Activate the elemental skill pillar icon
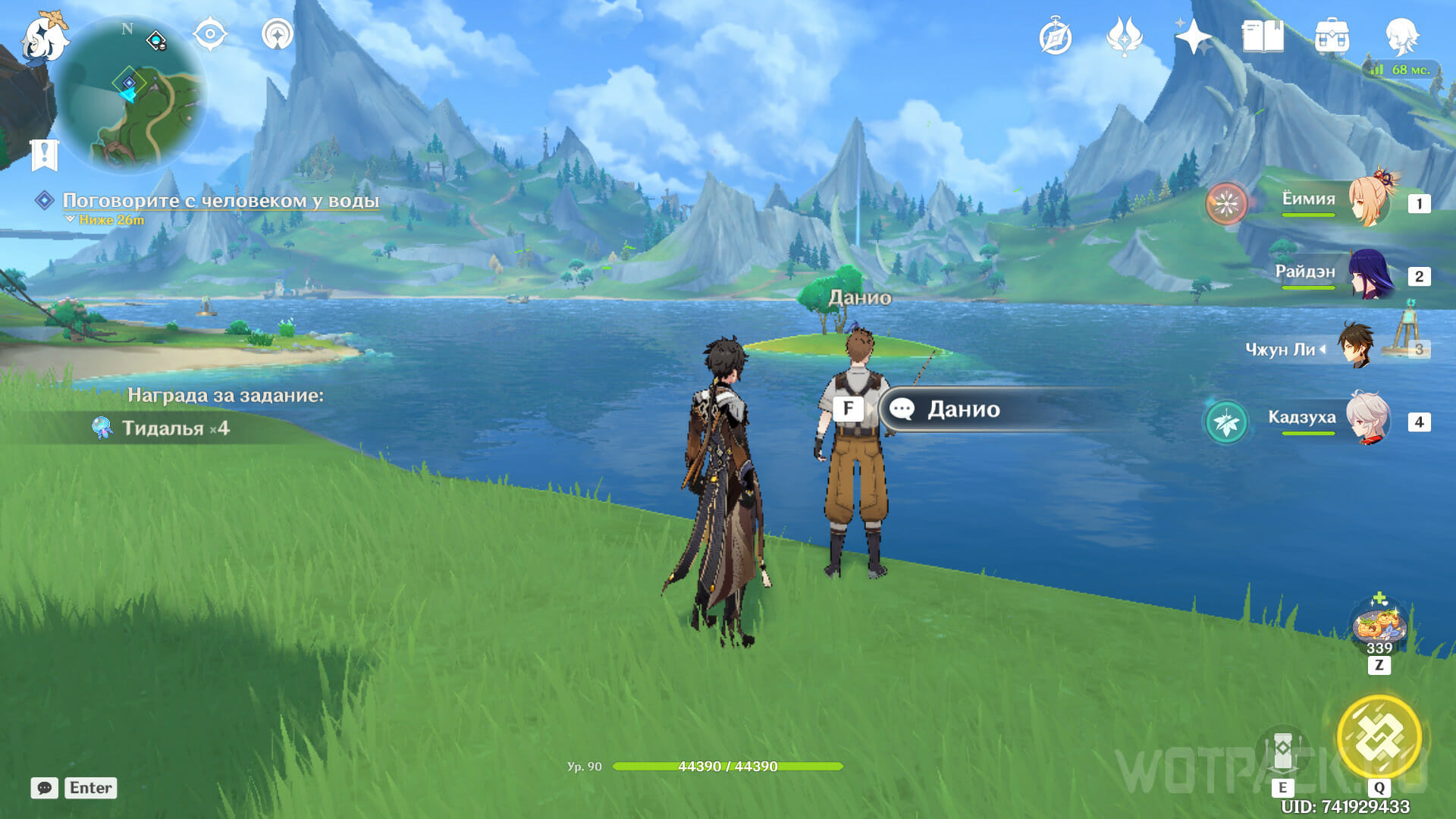 pyautogui.click(x=1282, y=751)
